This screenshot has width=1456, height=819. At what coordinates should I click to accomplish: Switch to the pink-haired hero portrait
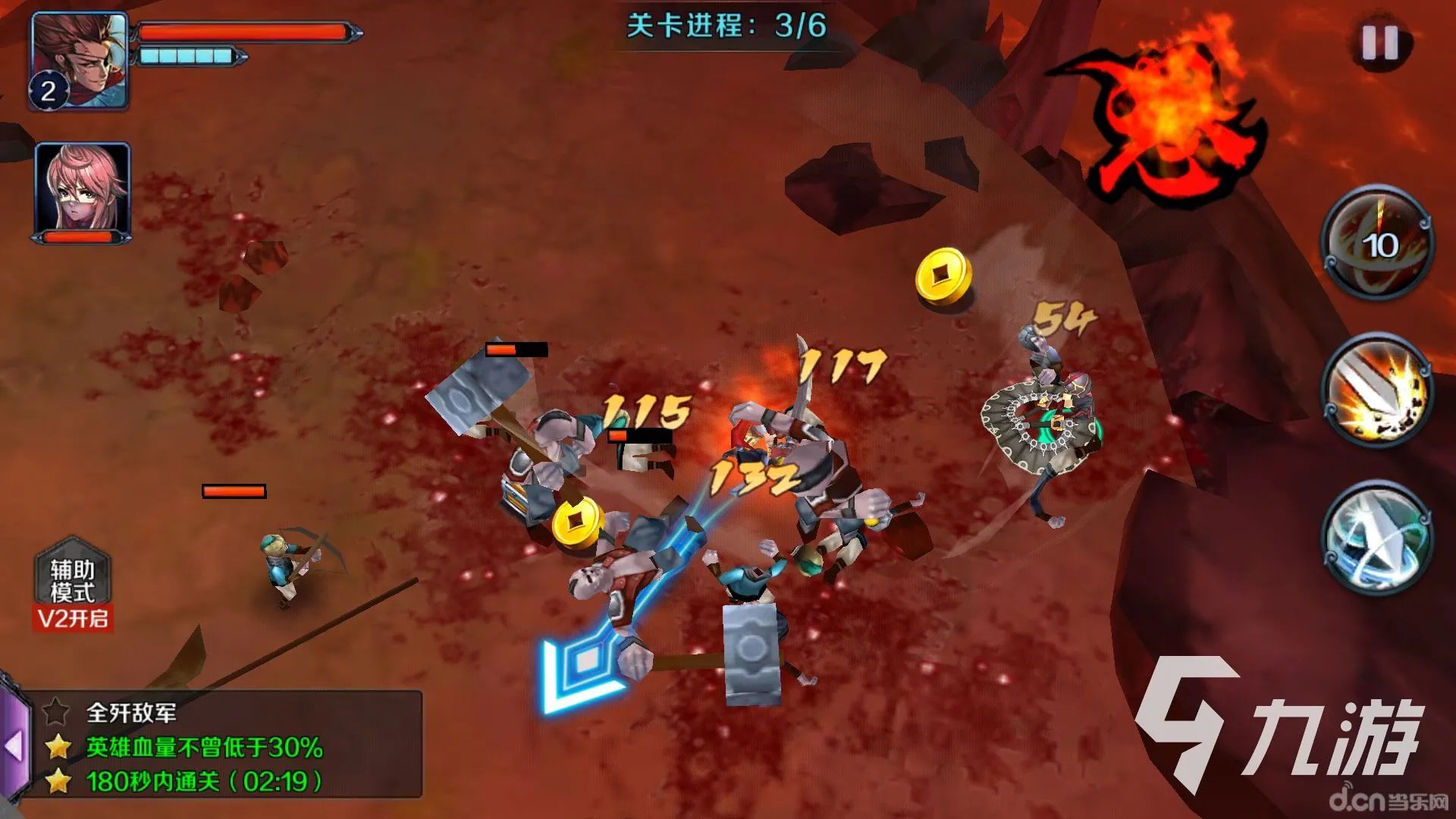tap(83, 188)
